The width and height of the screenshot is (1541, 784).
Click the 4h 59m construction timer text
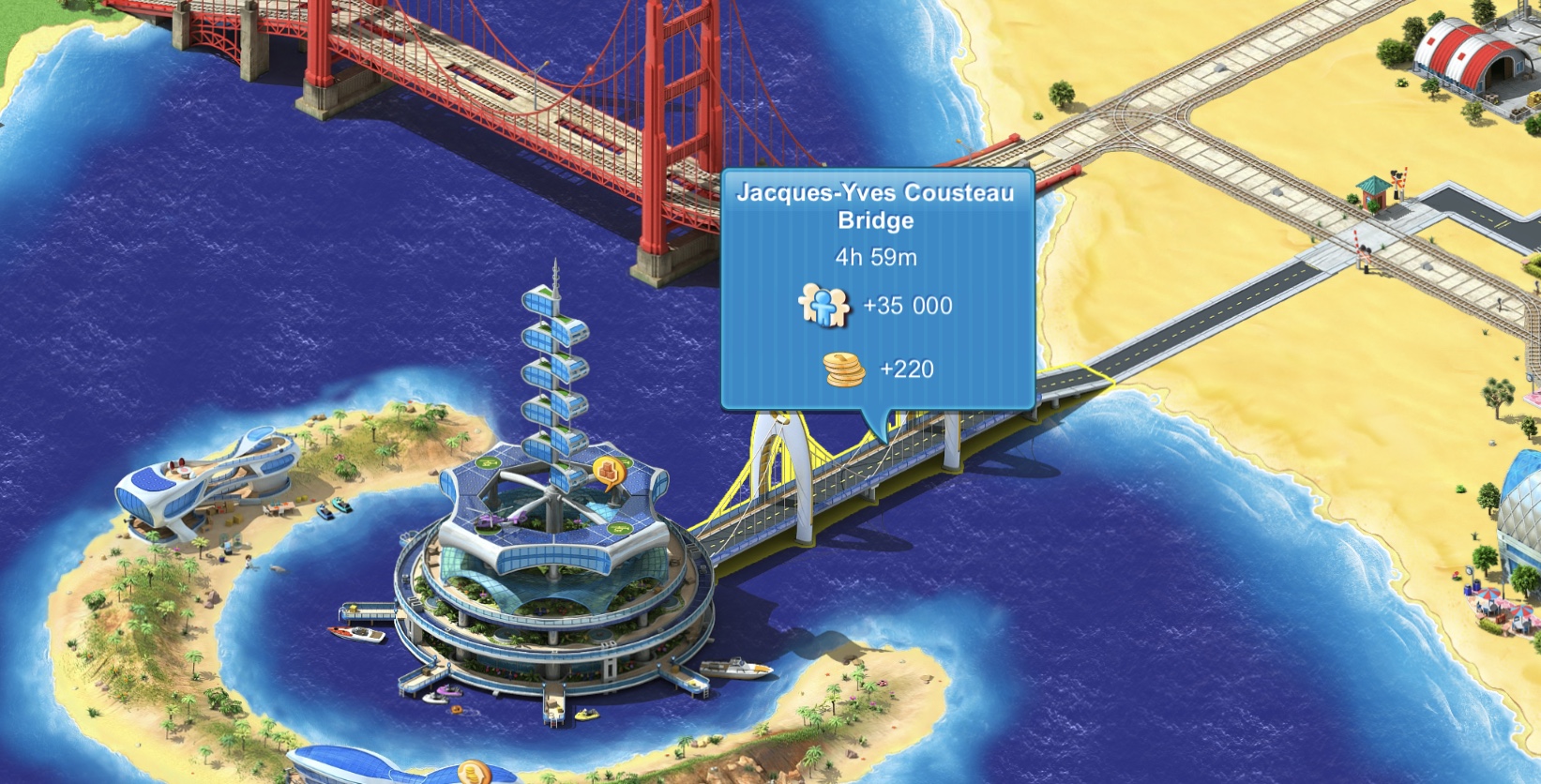tap(877, 255)
